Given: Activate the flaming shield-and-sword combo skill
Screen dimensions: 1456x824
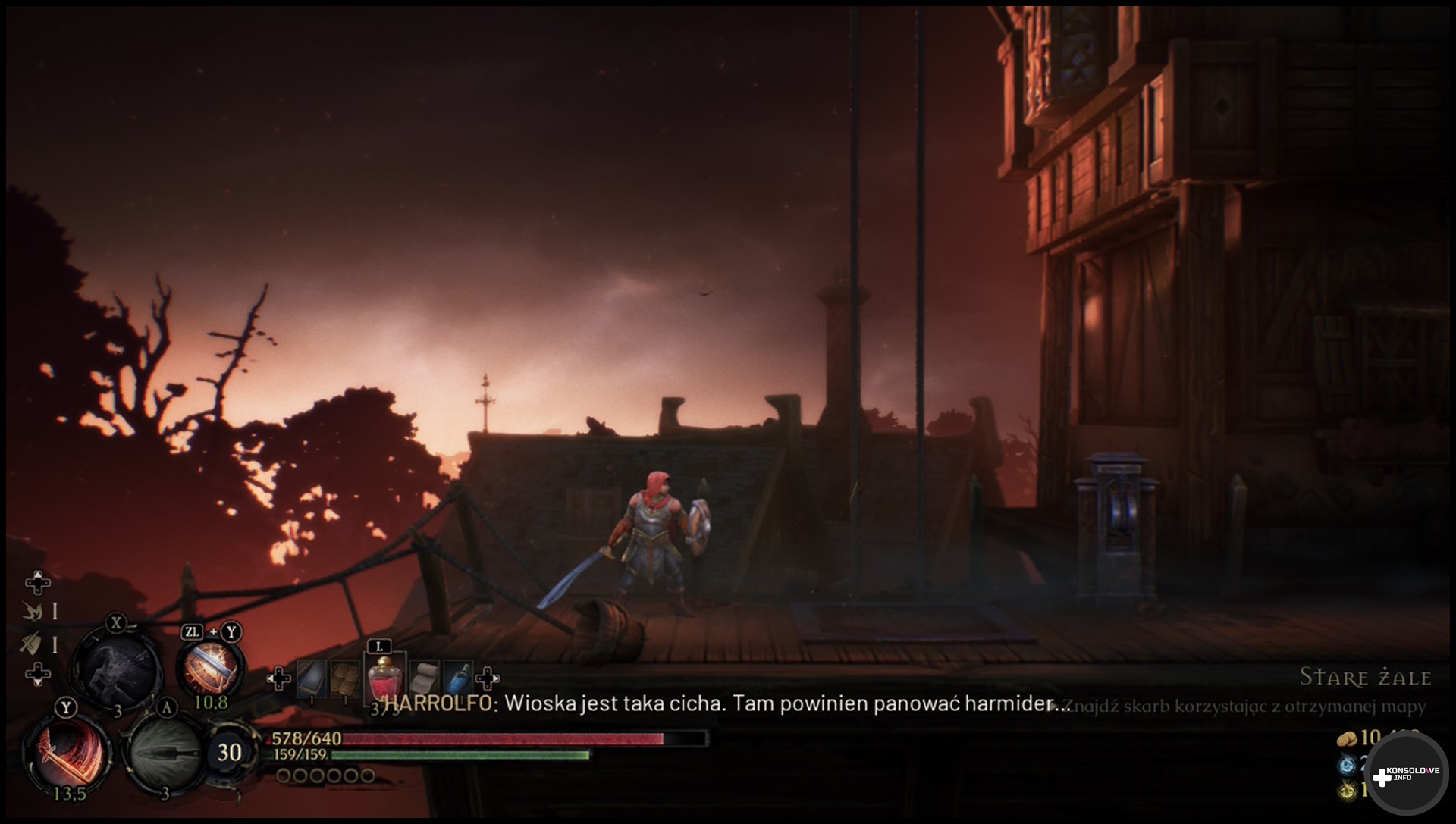Looking at the screenshot, I should (211, 669).
